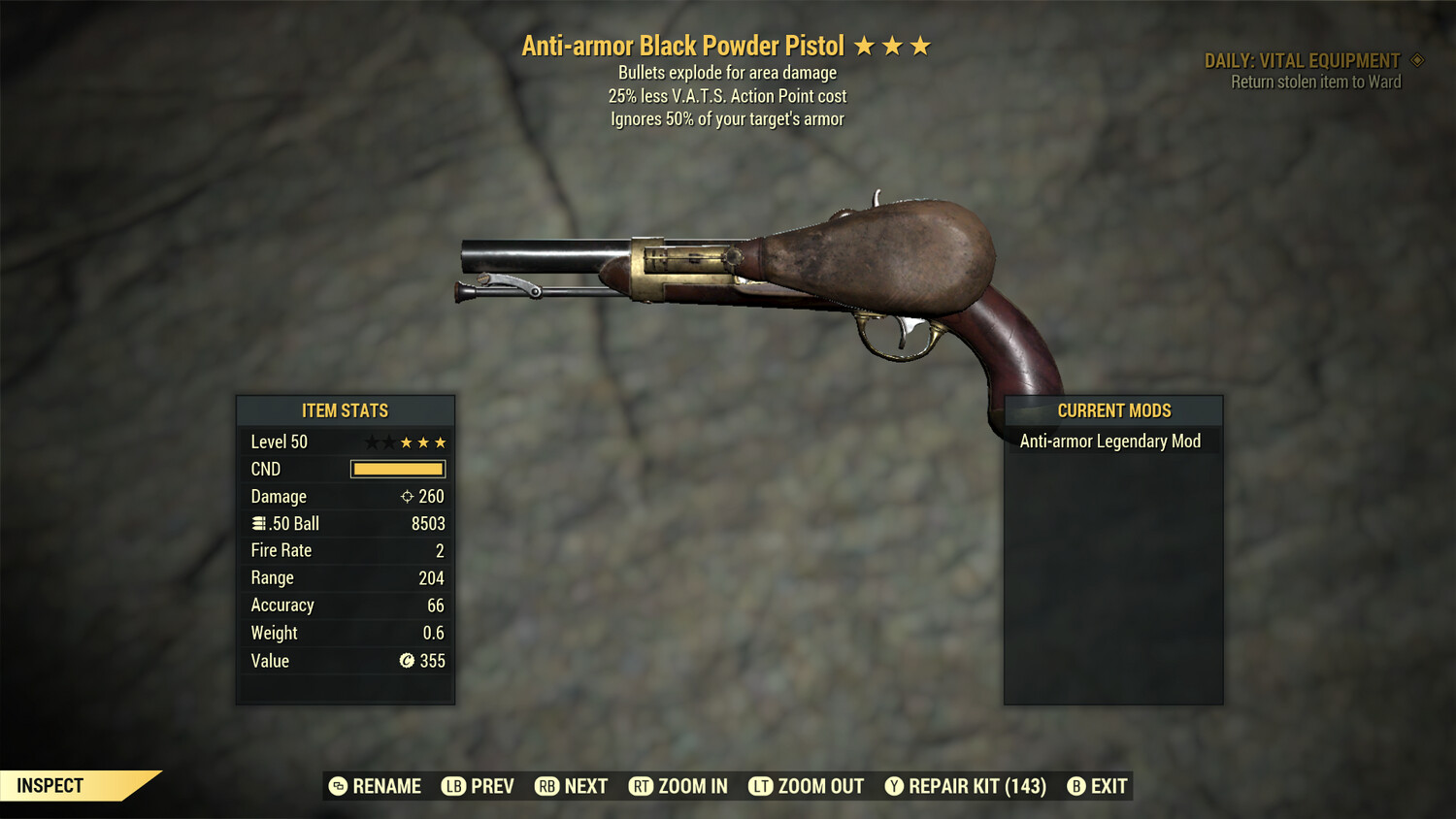The width and height of the screenshot is (1456, 819).
Task: Choose EXIT to leave the inspect screen
Action: [x=1108, y=786]
